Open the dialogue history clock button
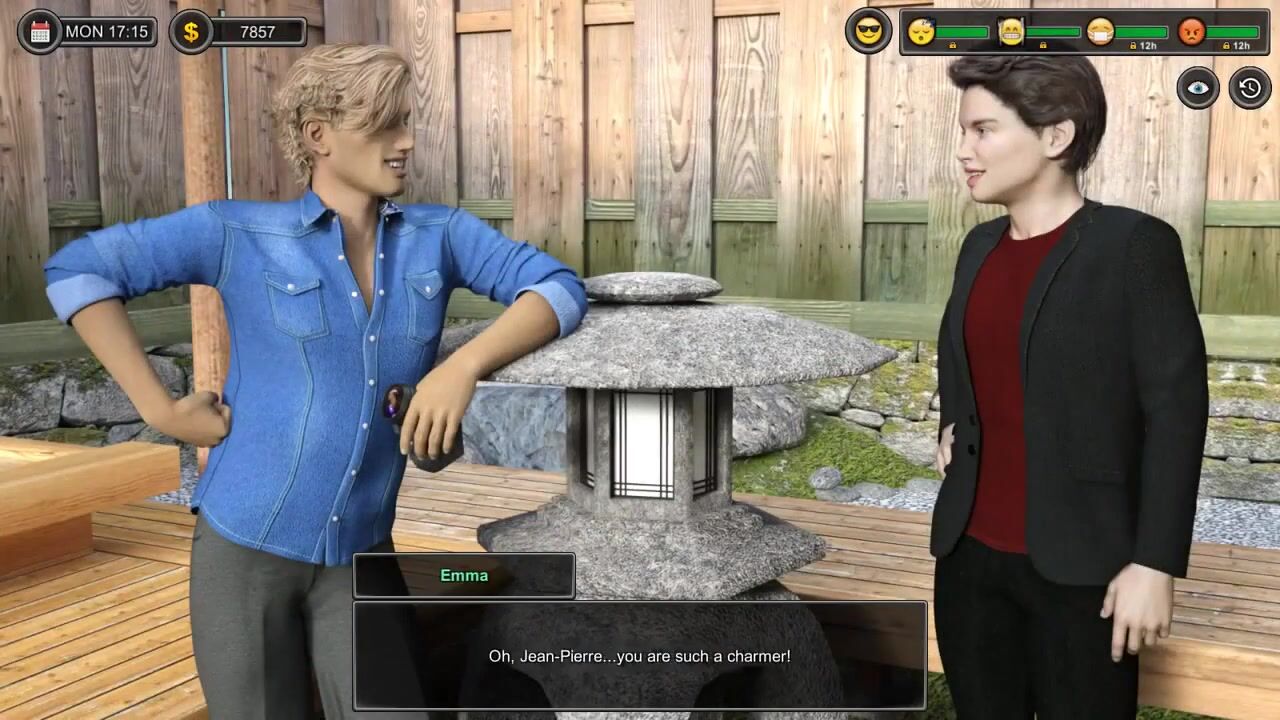The image size is (1280, 720). (x=1250, y=88)
